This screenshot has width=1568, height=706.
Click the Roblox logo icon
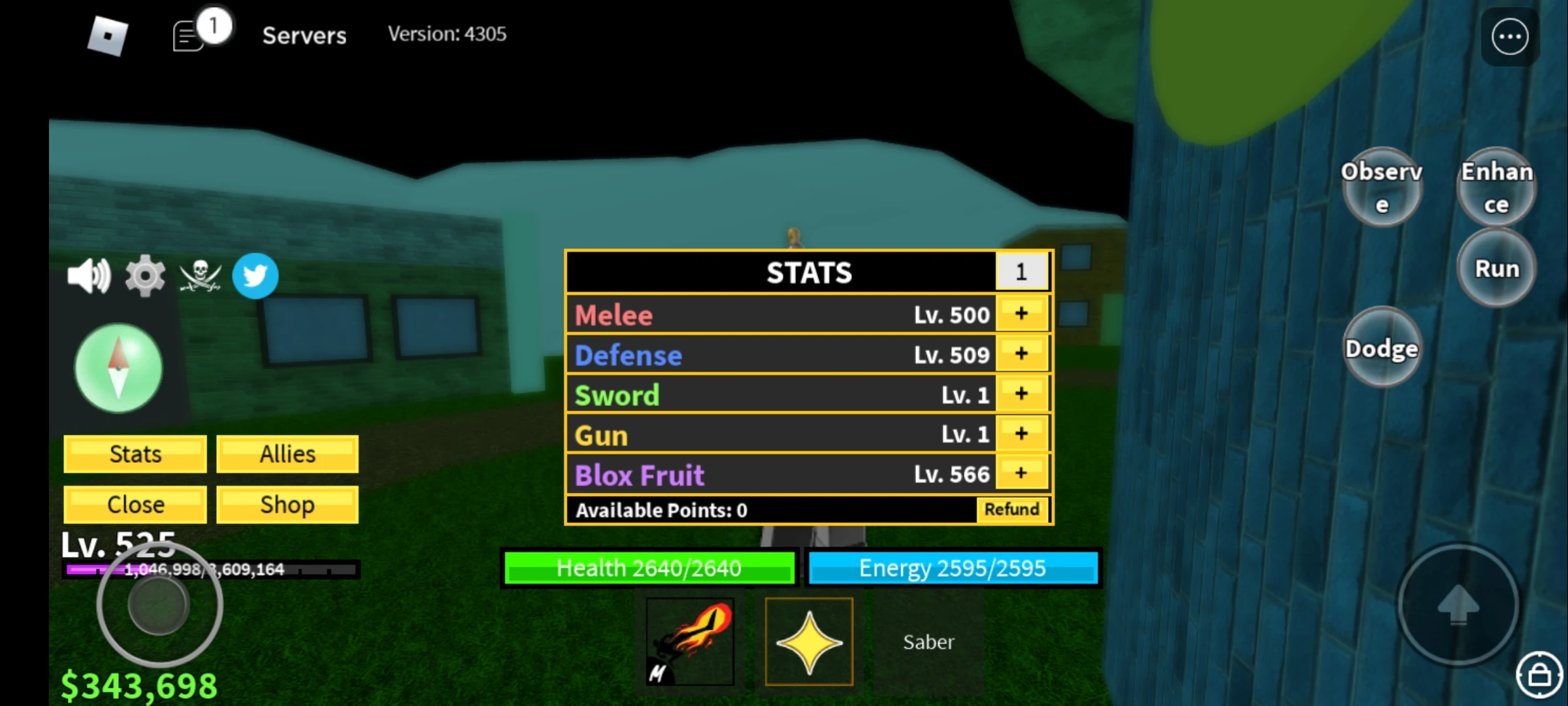click(x=106, y=34)
